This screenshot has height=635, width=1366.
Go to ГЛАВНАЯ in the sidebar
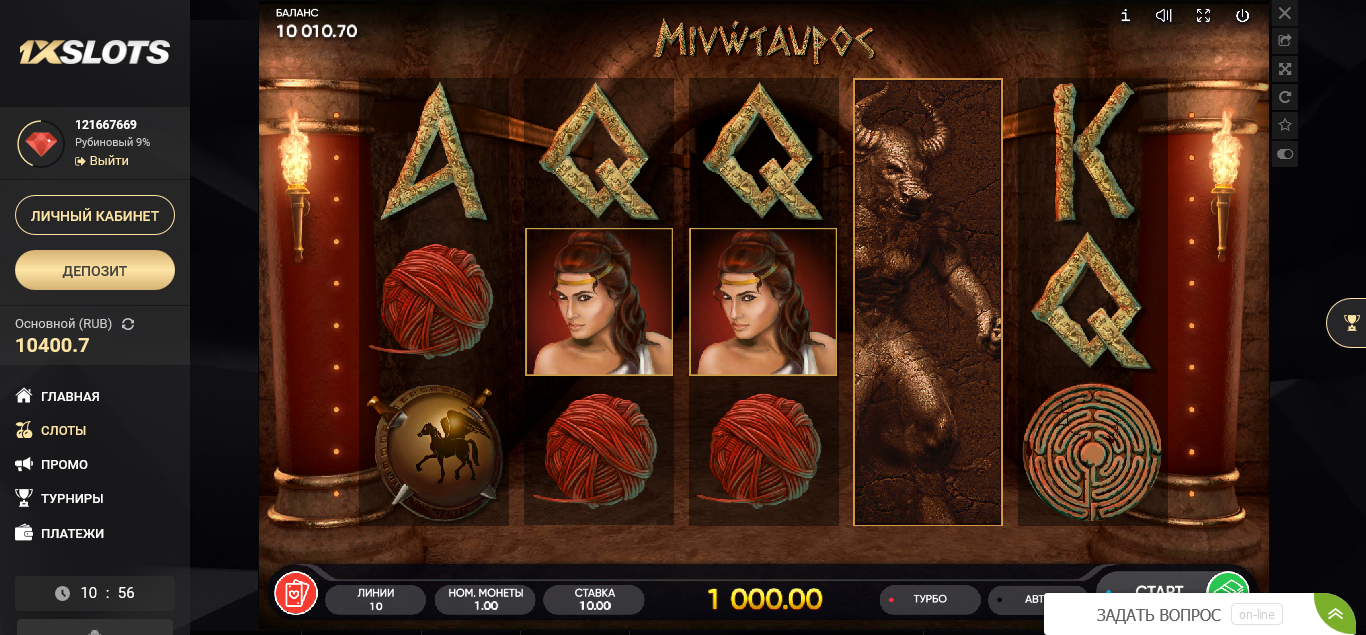tap(70, 396)
